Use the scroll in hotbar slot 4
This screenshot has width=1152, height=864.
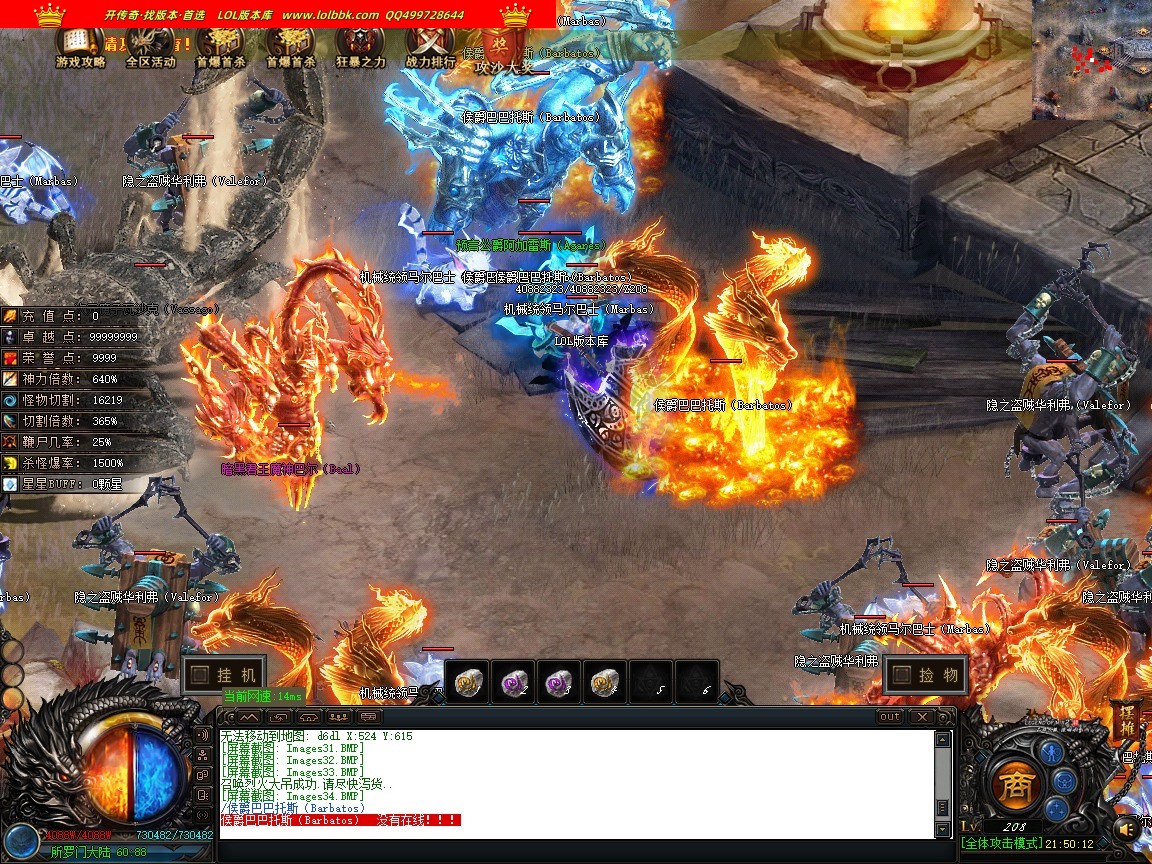tap(605, 682)
